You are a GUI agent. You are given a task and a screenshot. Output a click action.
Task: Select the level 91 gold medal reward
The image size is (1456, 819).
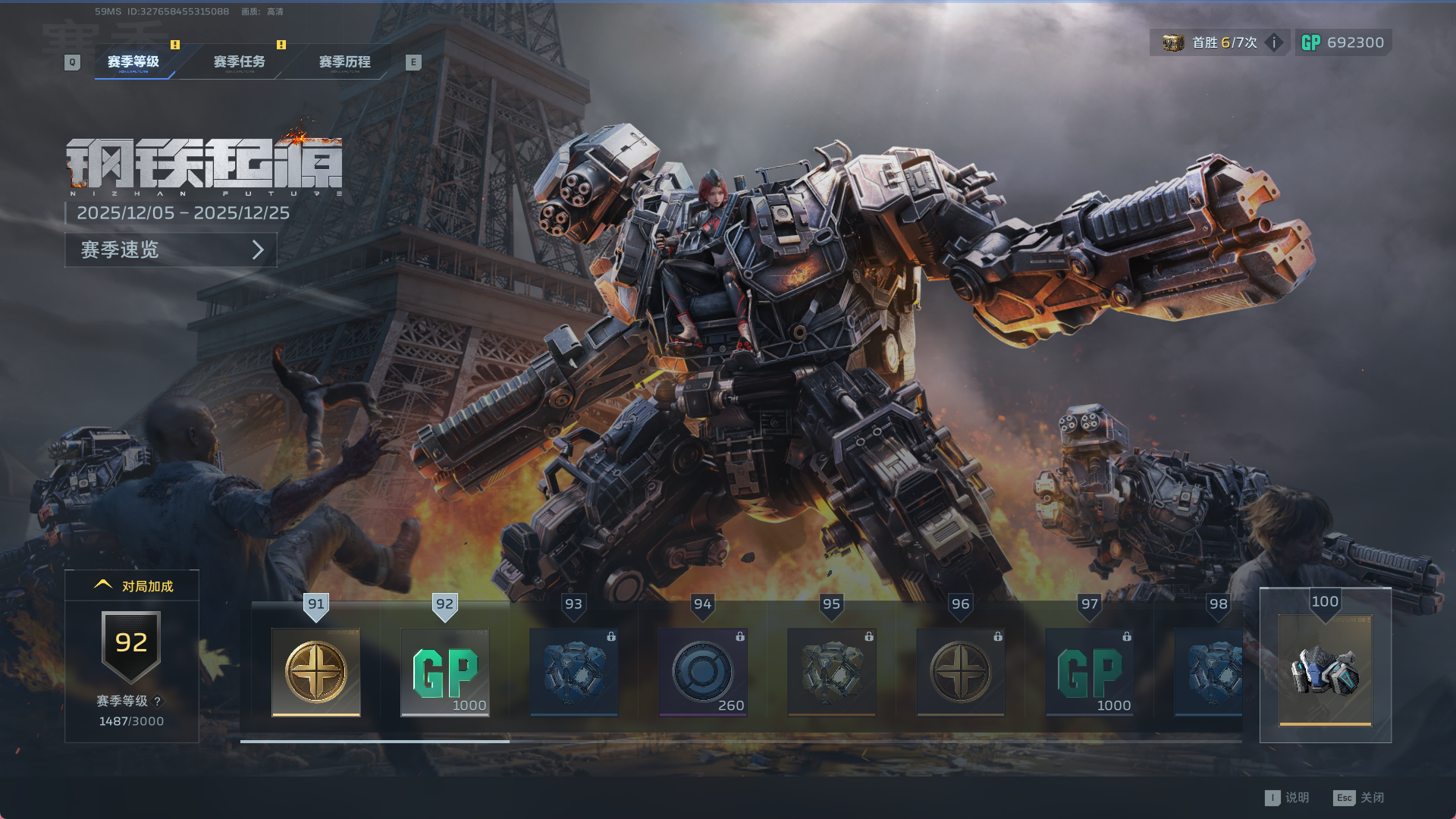point(316,672)
